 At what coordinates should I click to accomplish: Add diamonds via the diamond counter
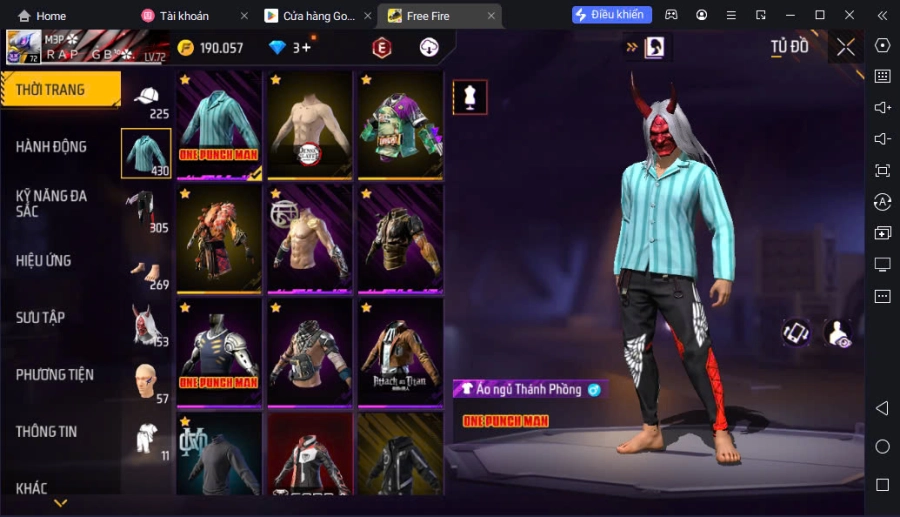(x=290, y=48)
